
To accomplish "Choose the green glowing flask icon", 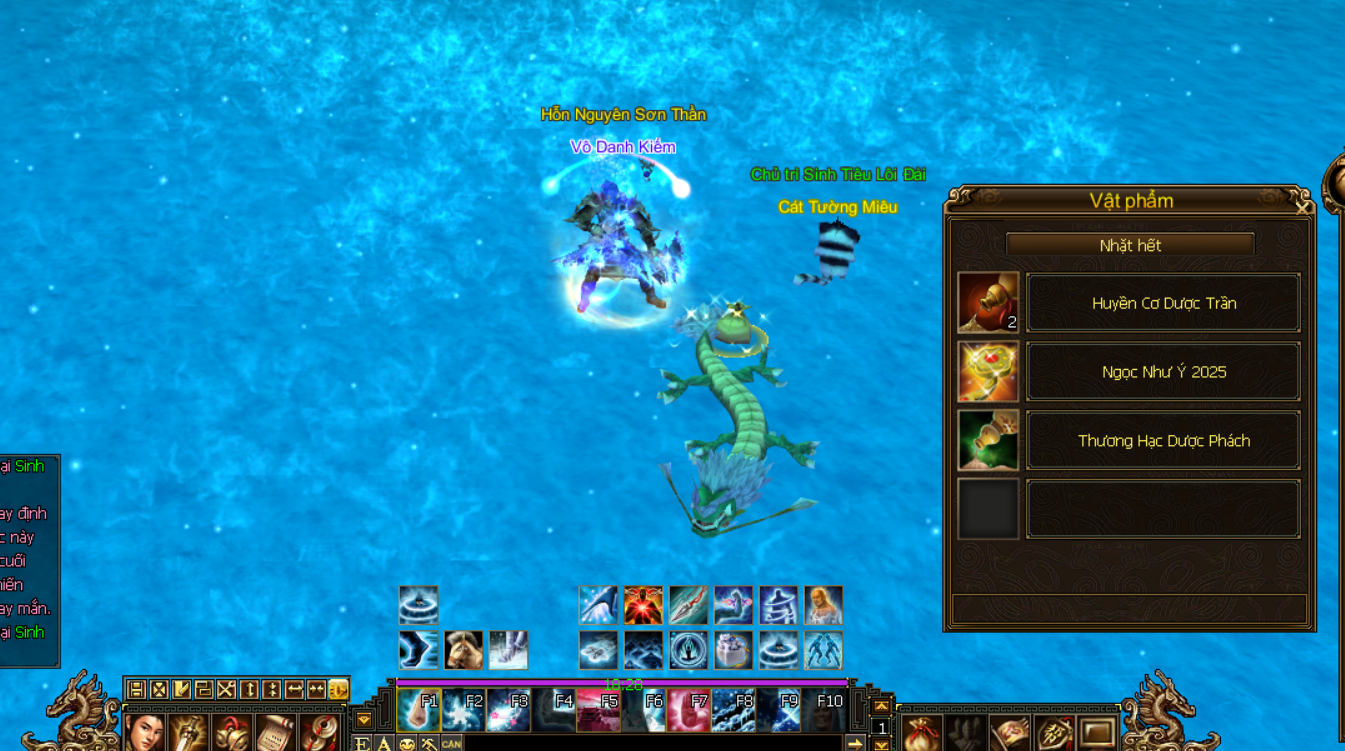I will click(x=988, y=440).
